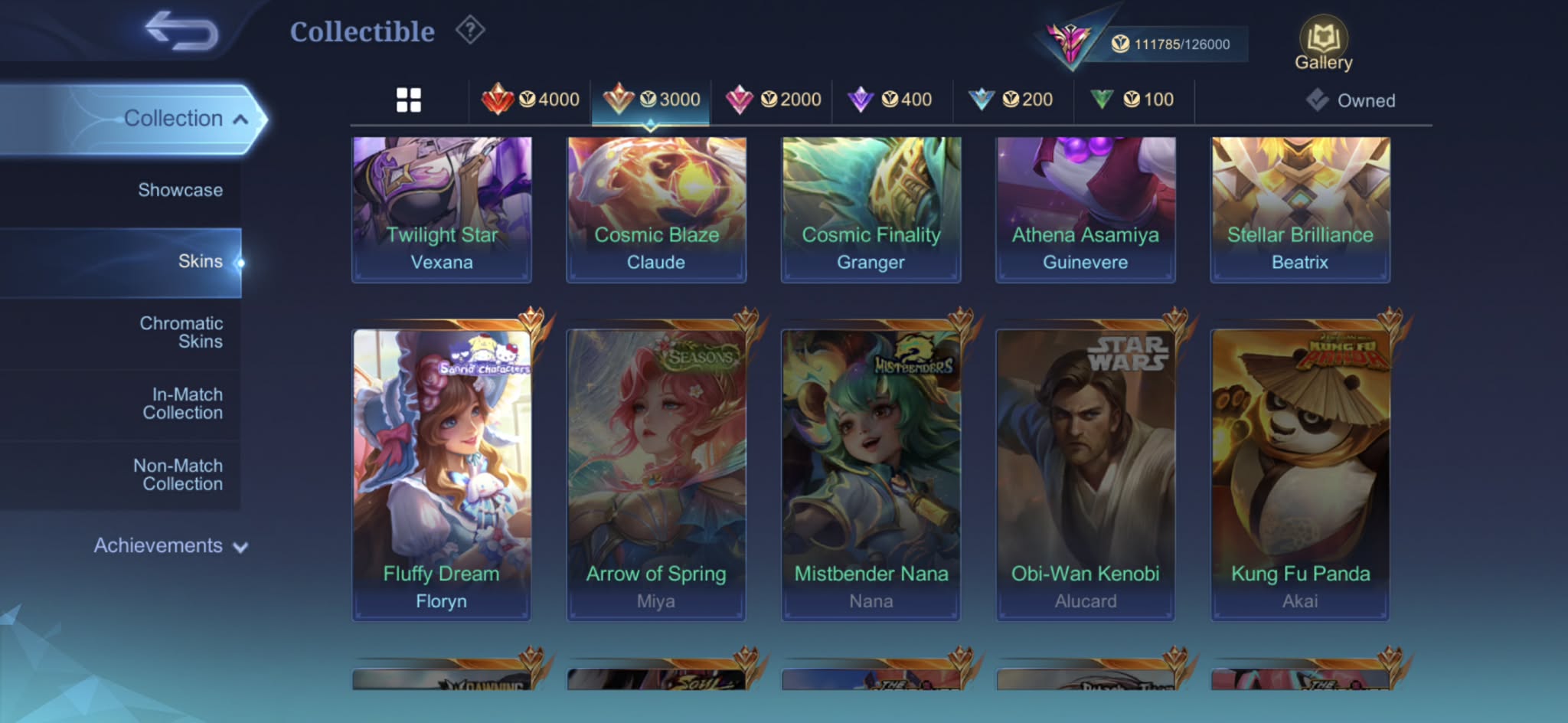Viewport: 1568px width, 723px height.
Task: Open Chromatic Skins in the sidebar
Action: click(x=181, y=332)
